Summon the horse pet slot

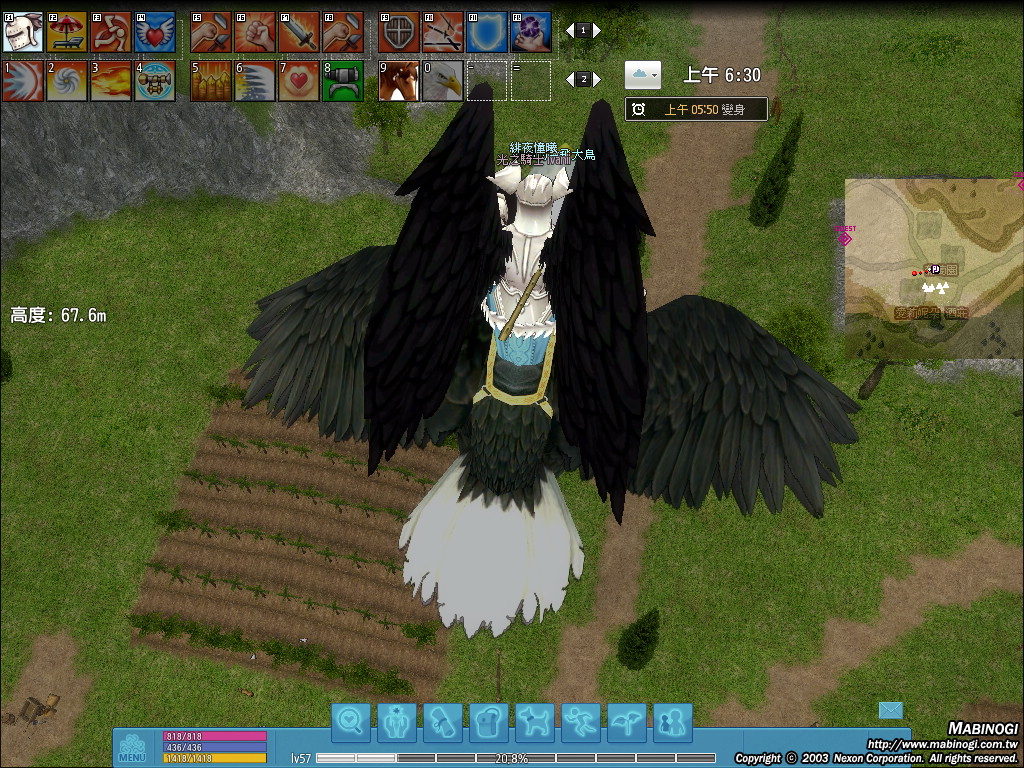(399, 81)
